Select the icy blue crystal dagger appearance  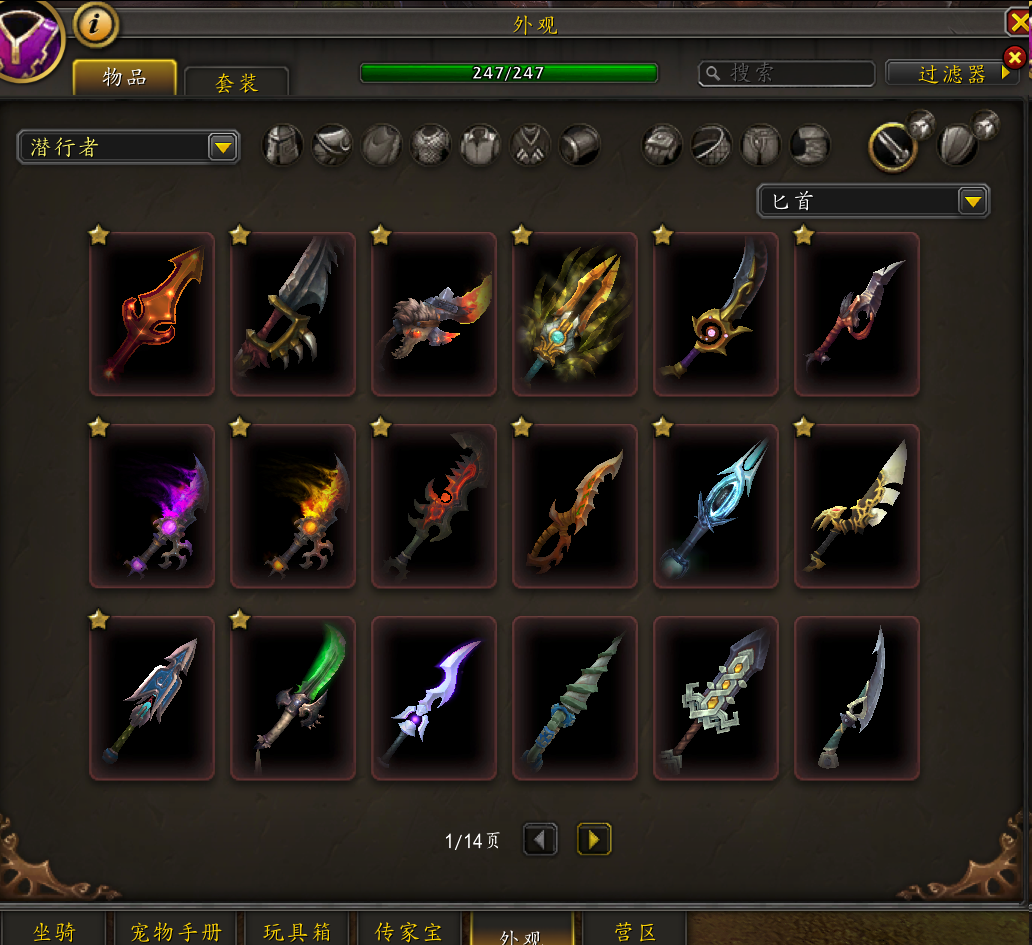[716, 506]
